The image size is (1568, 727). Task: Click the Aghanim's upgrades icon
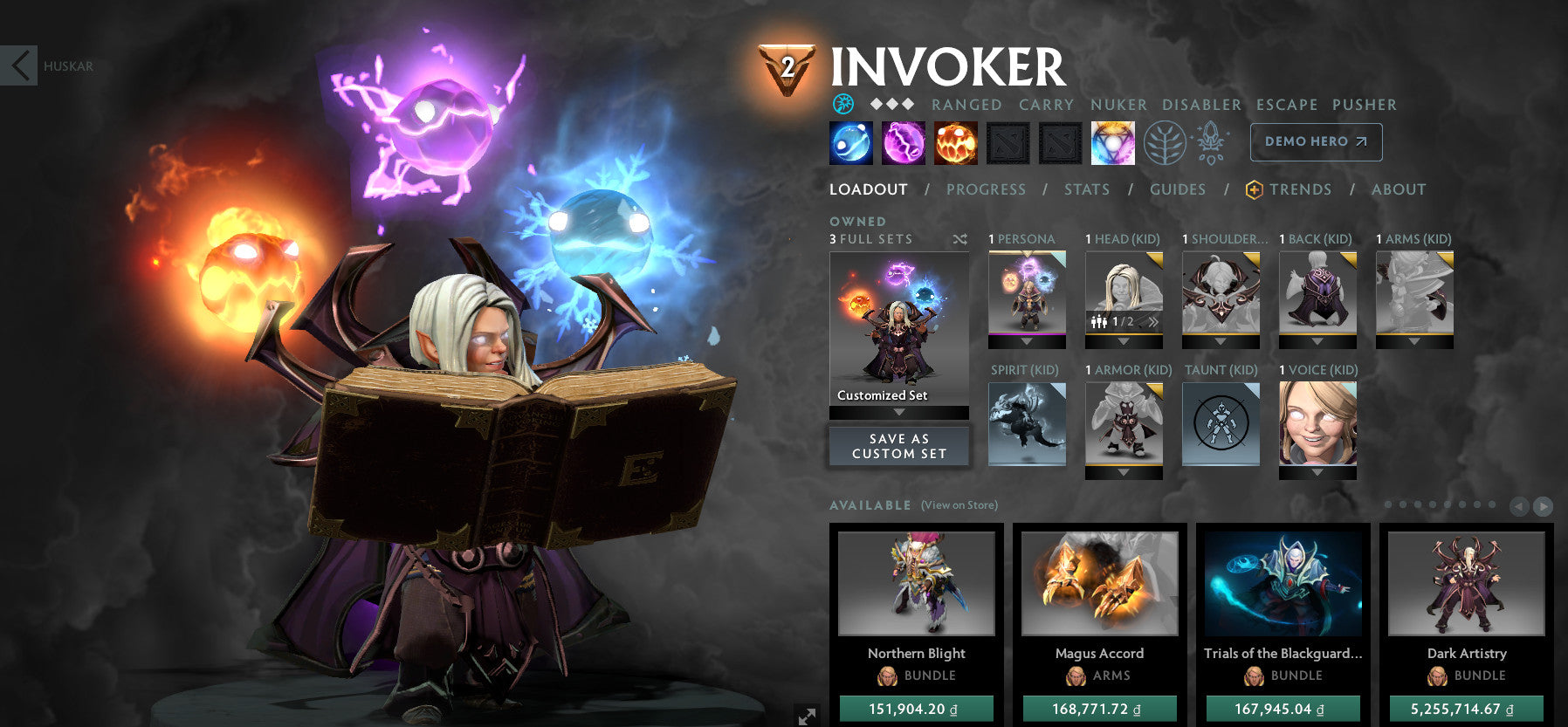pyautogui.click(x=1209, y=142)
